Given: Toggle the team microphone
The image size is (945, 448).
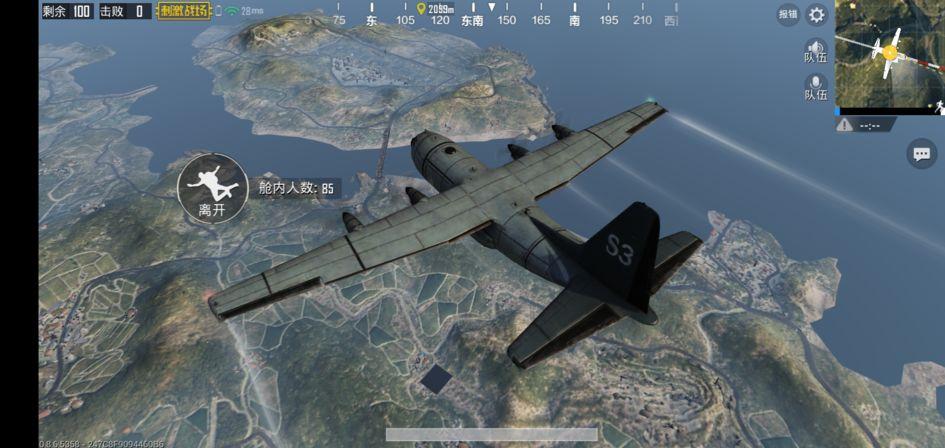Looking at the screenshot, I should pos(816,86).
